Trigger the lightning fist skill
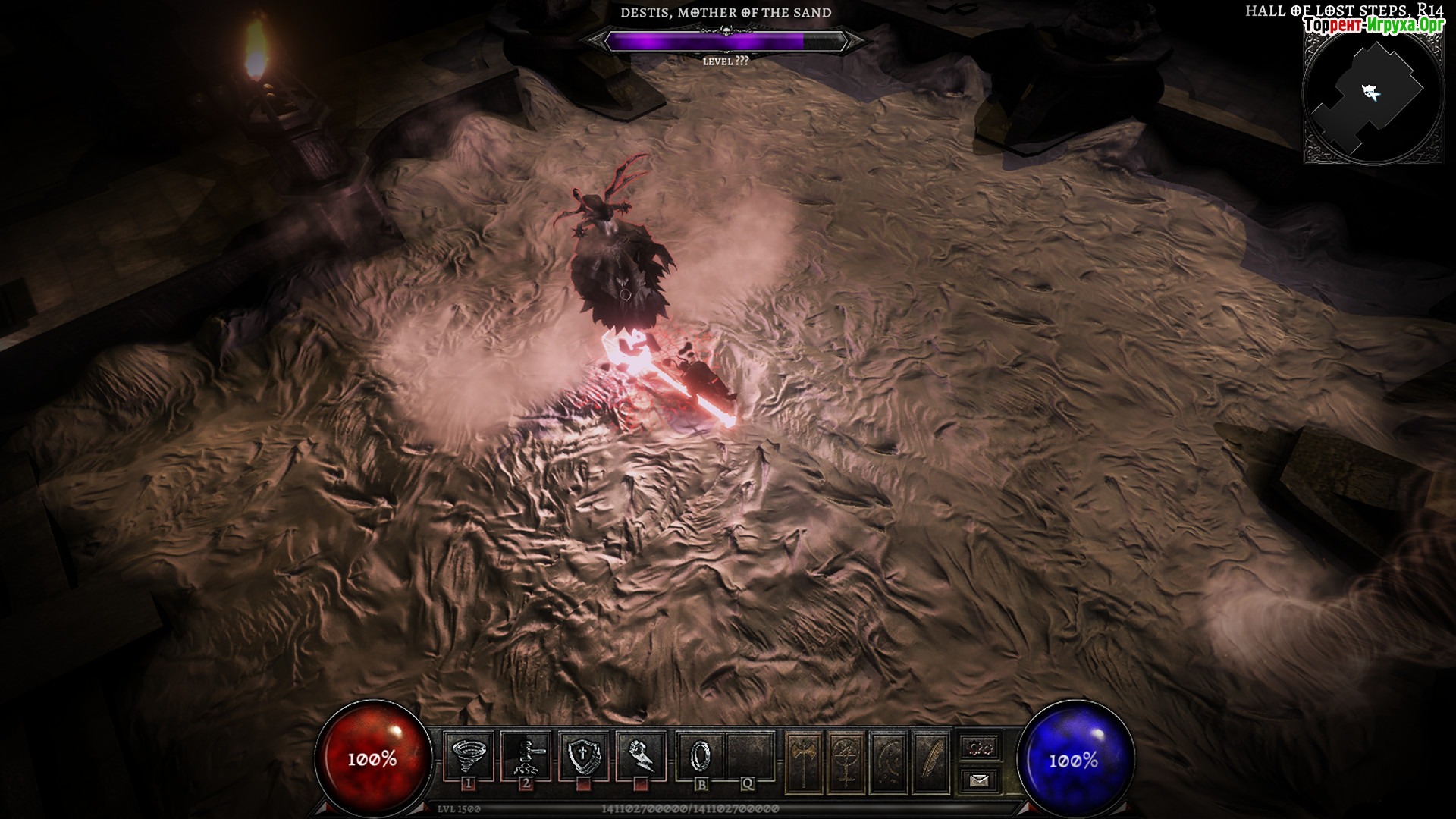The height and width of the screenshot is (819, 1456). (x=642, y=755)
